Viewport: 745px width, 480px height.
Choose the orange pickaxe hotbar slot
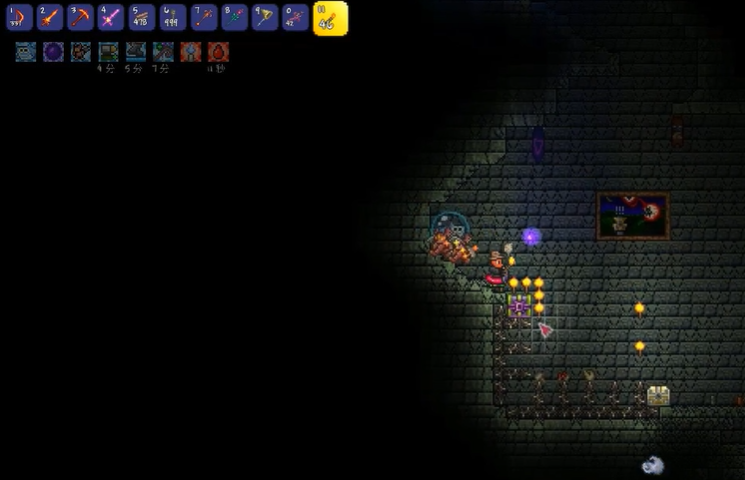[x=81, y=17]
